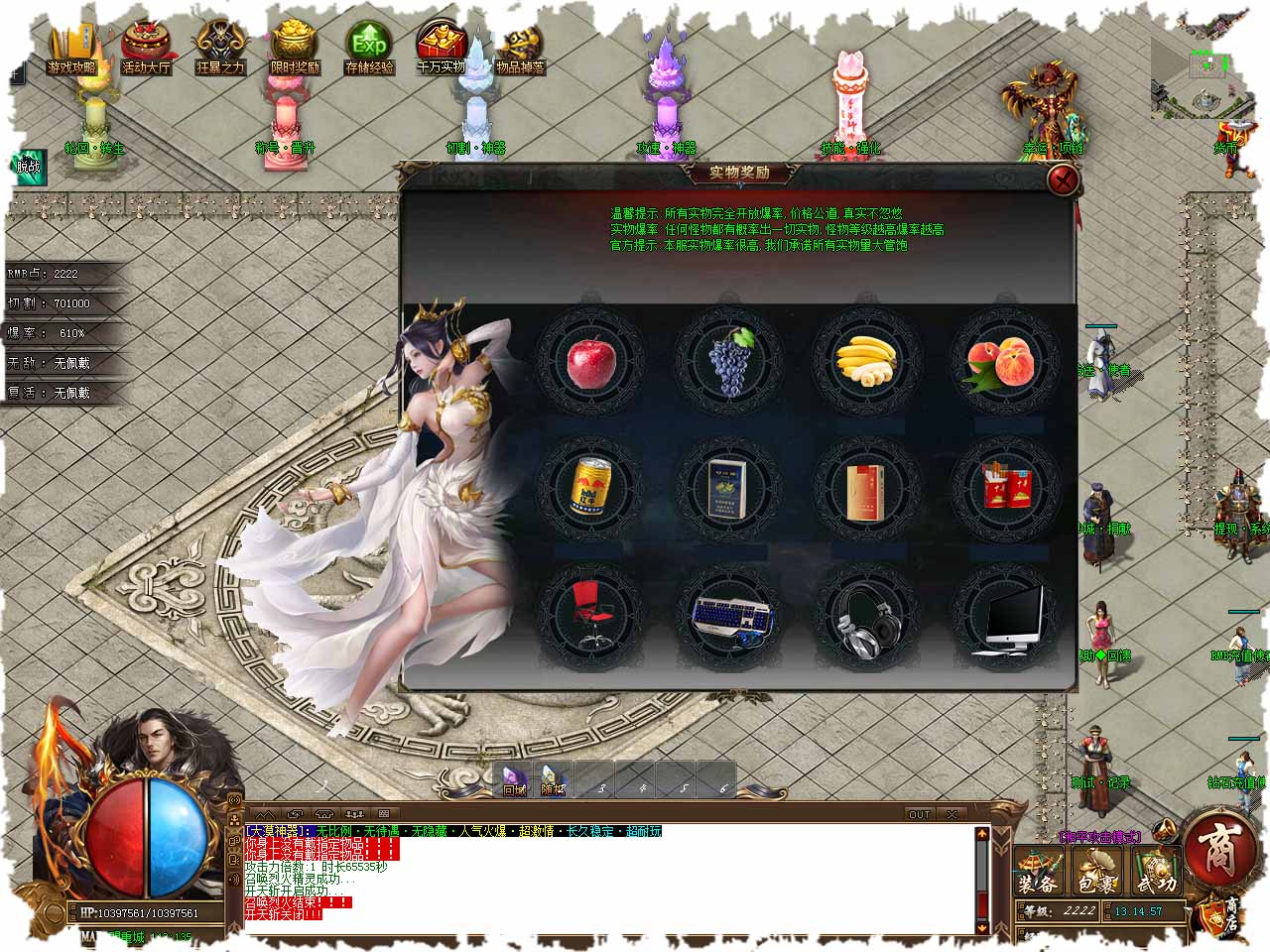The image size is (1270, 952).
Task: Show the 物品掉落 drop list
Action: (x=520, y=47)
